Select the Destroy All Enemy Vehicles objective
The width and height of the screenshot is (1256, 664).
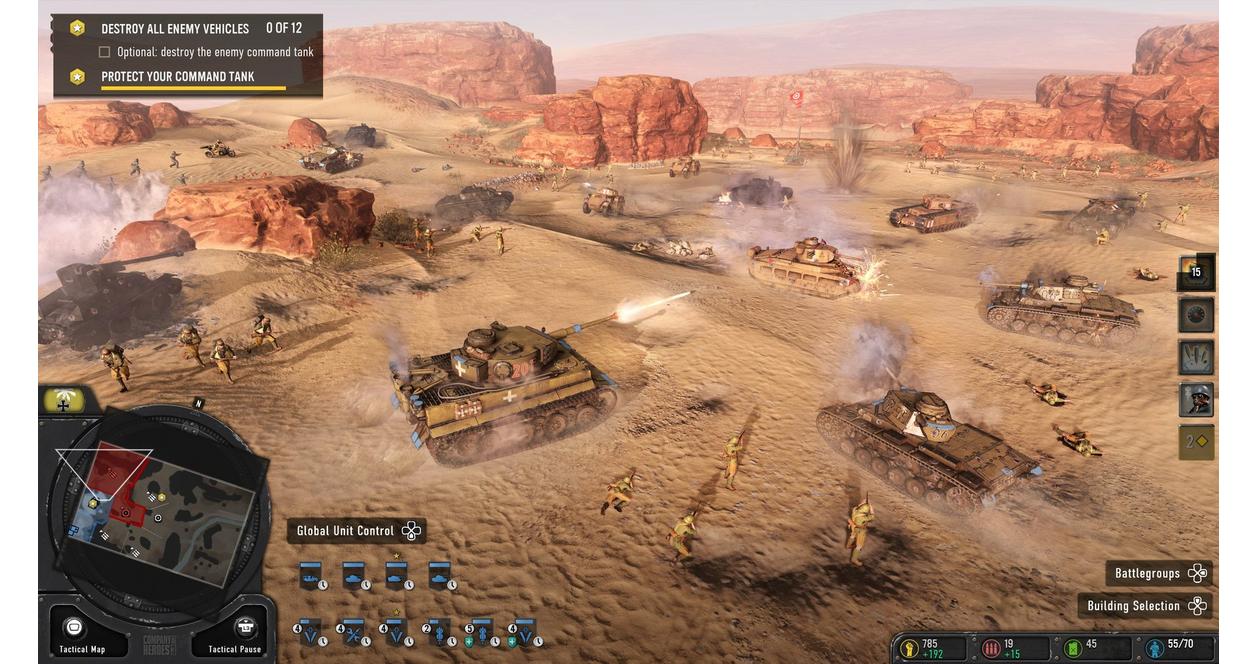click(x=175, y=29)
